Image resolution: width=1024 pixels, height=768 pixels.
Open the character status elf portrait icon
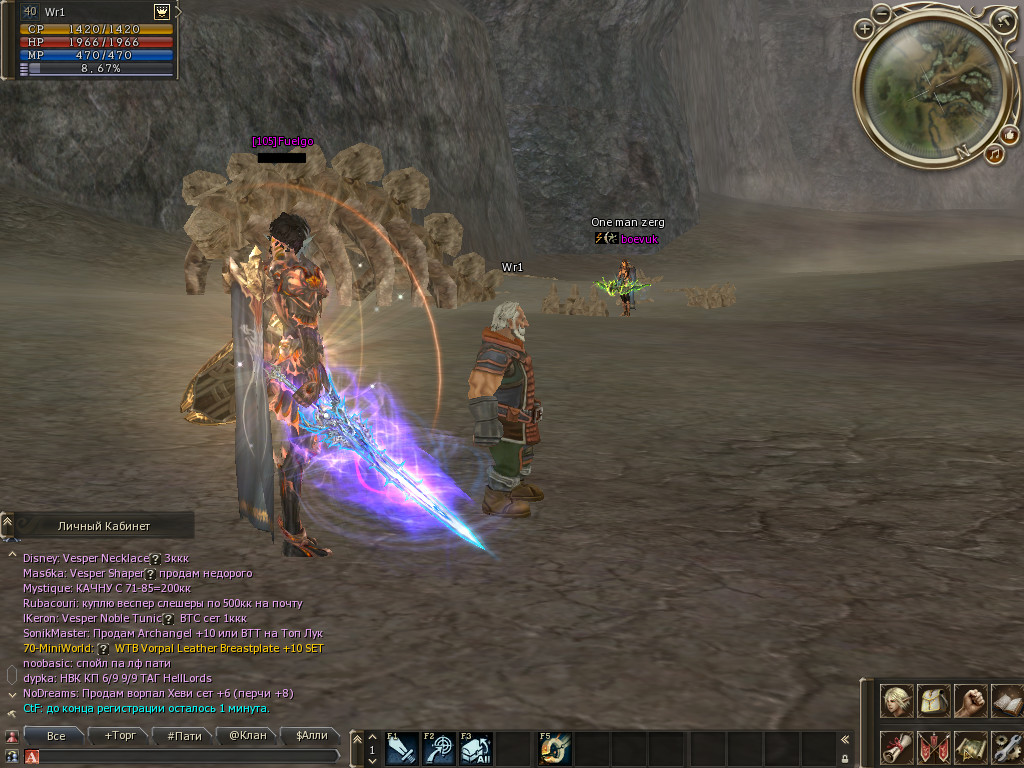897,701
